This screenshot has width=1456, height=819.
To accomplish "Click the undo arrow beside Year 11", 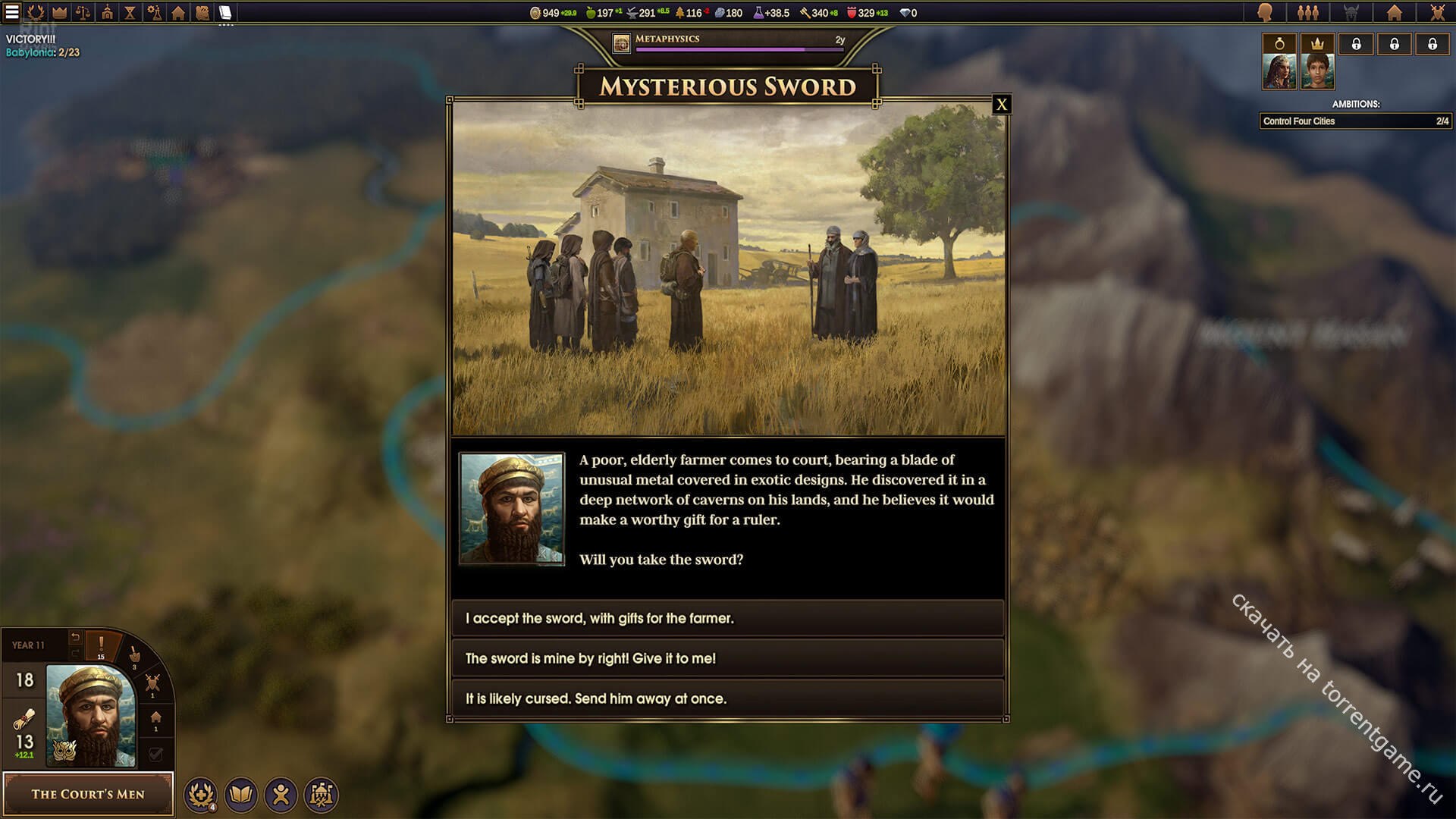I will pos(75,637).
